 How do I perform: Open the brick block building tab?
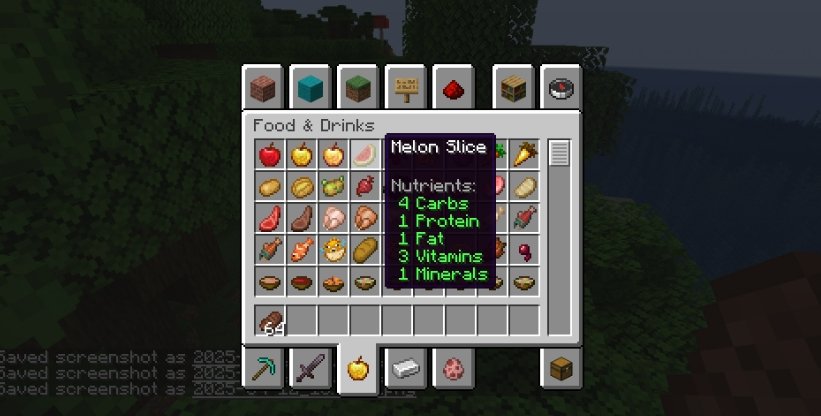(x=261, y=88)
